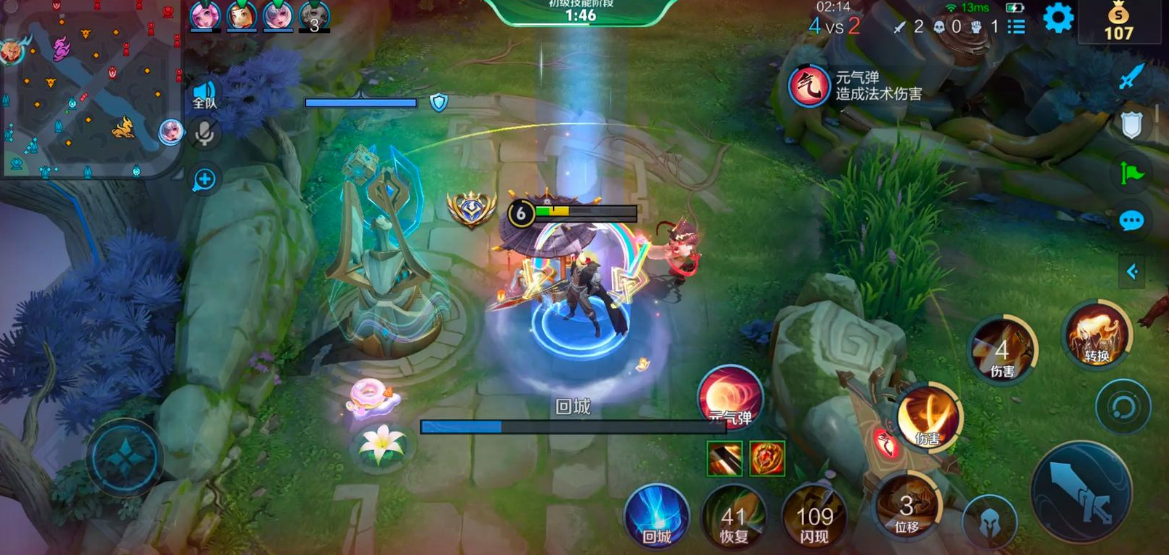
Task: Show the scoreboard list panel
Action: coord(1016,27)
